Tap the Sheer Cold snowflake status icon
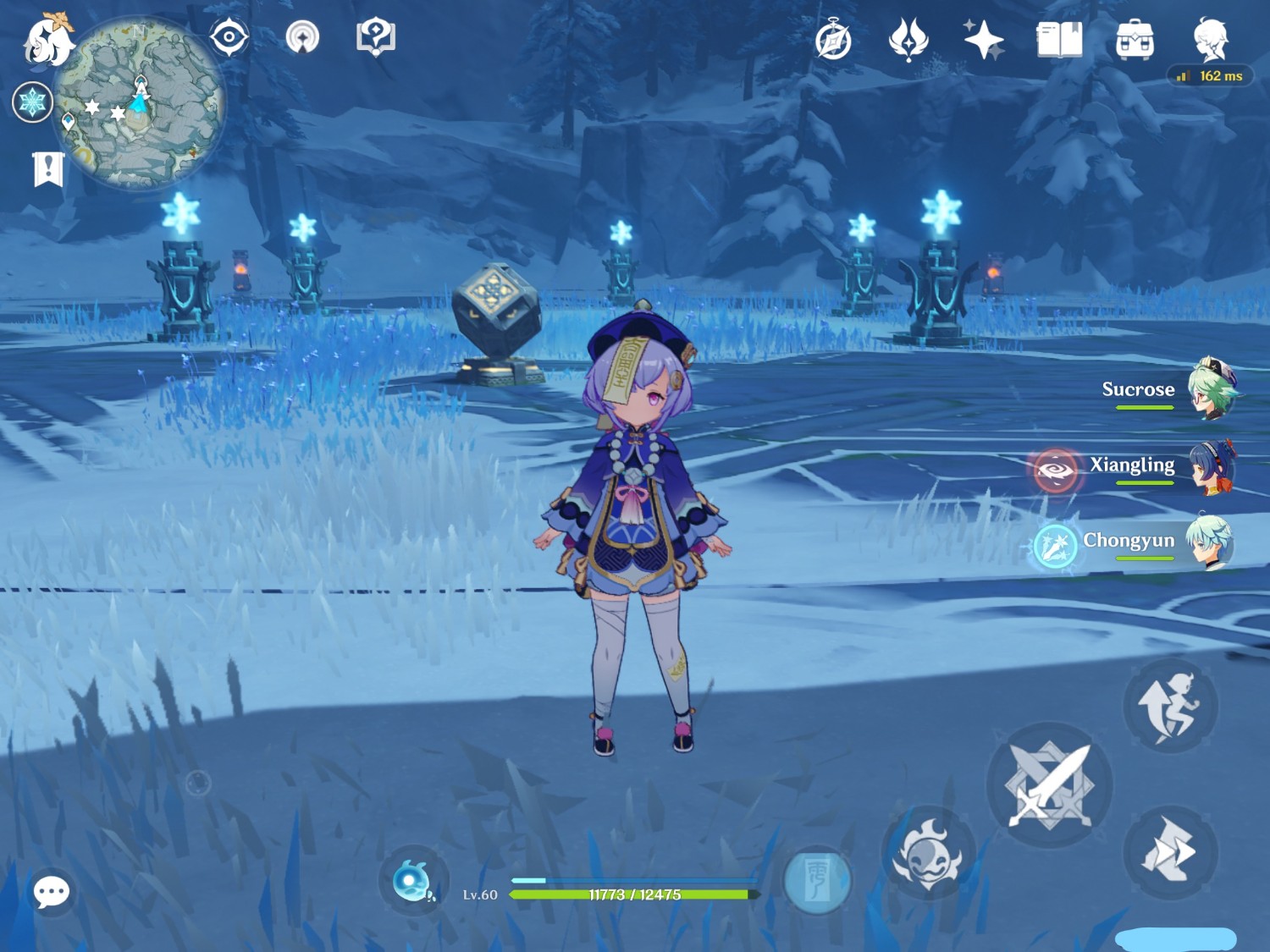 (x=32, y=102)
